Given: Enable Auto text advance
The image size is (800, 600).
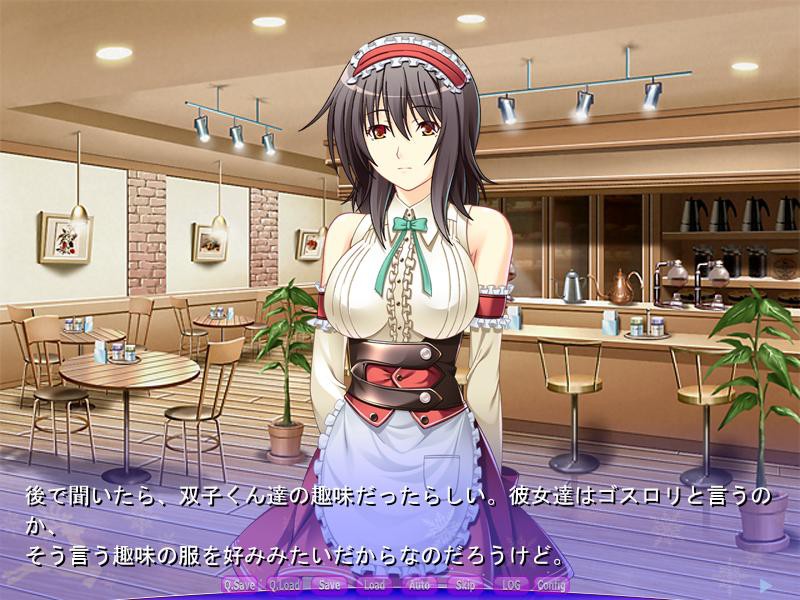Looking at the screenshot, I should point(420,585).
